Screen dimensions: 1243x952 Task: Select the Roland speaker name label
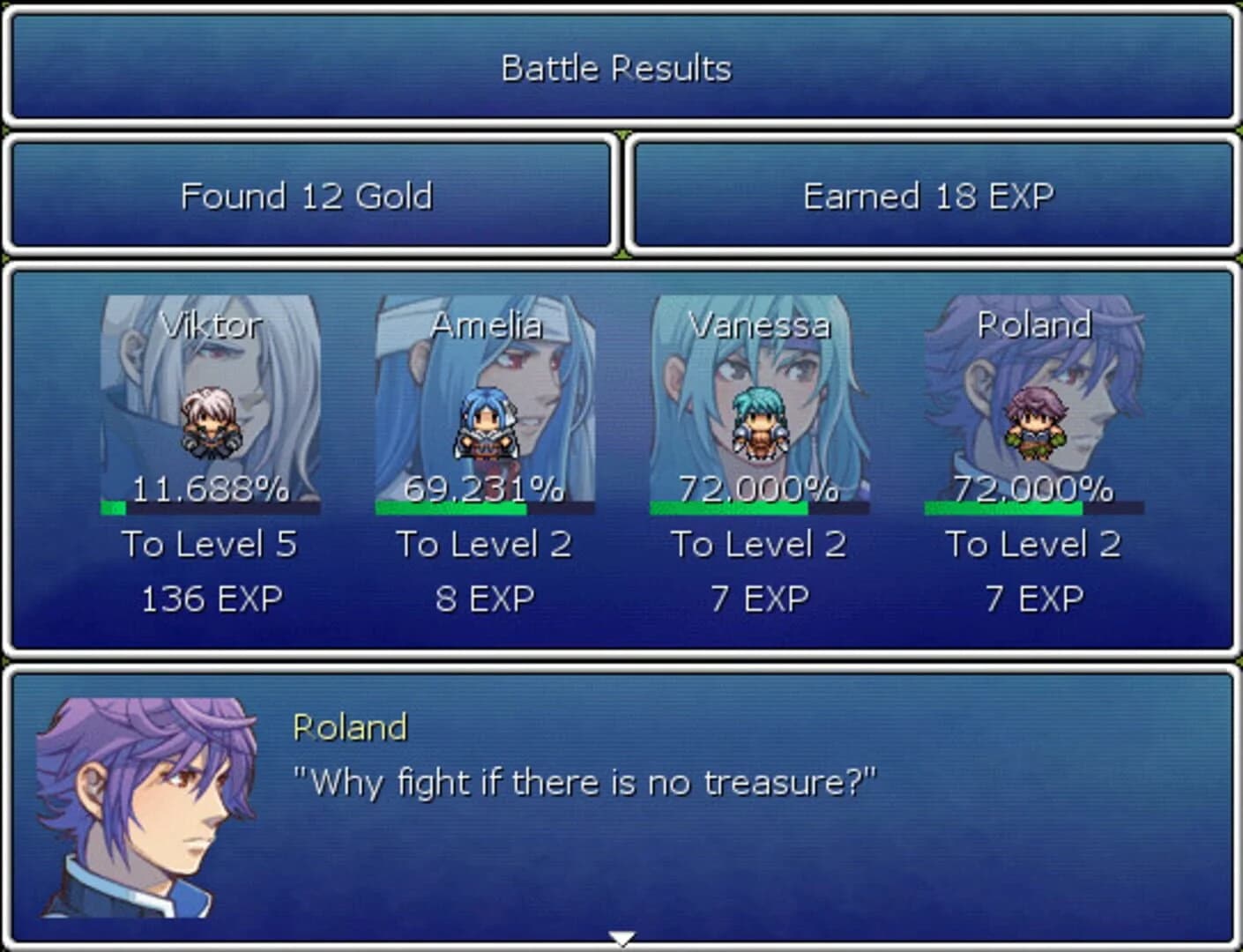point(347,727)
